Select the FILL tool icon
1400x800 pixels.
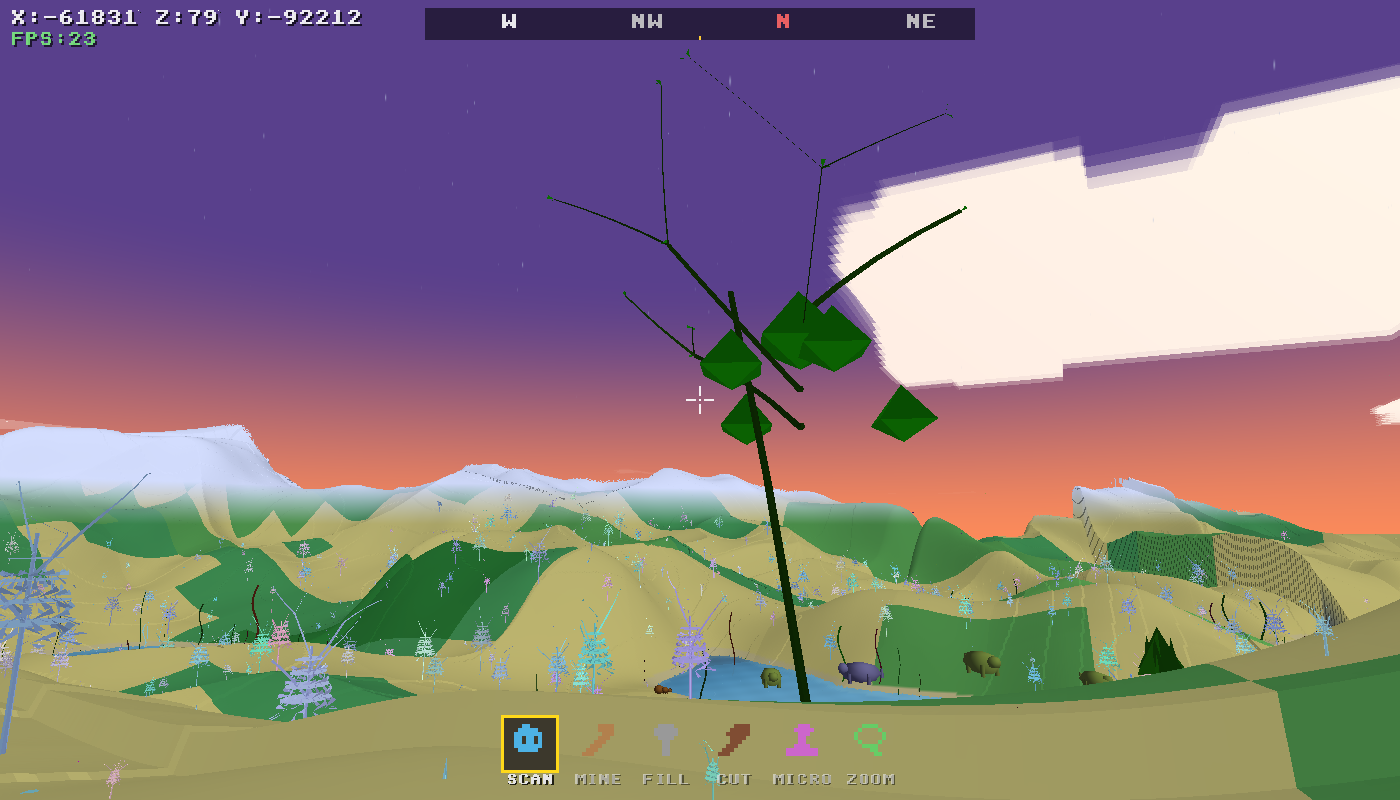[x=667, y=740]
